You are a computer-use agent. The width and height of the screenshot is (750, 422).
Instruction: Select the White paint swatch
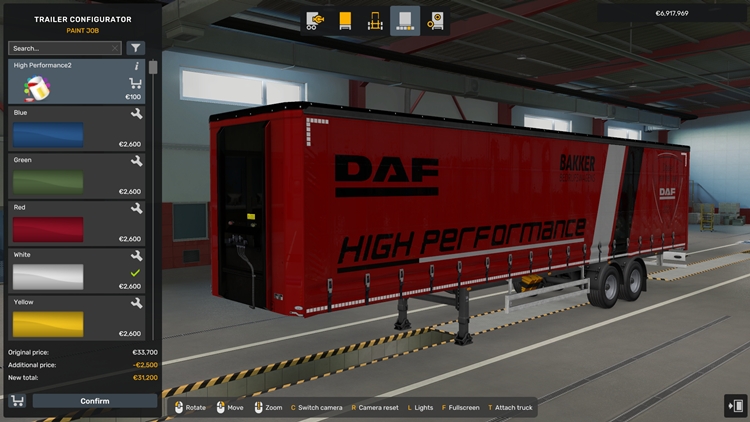pyautogui.click(x=48, y=276)
